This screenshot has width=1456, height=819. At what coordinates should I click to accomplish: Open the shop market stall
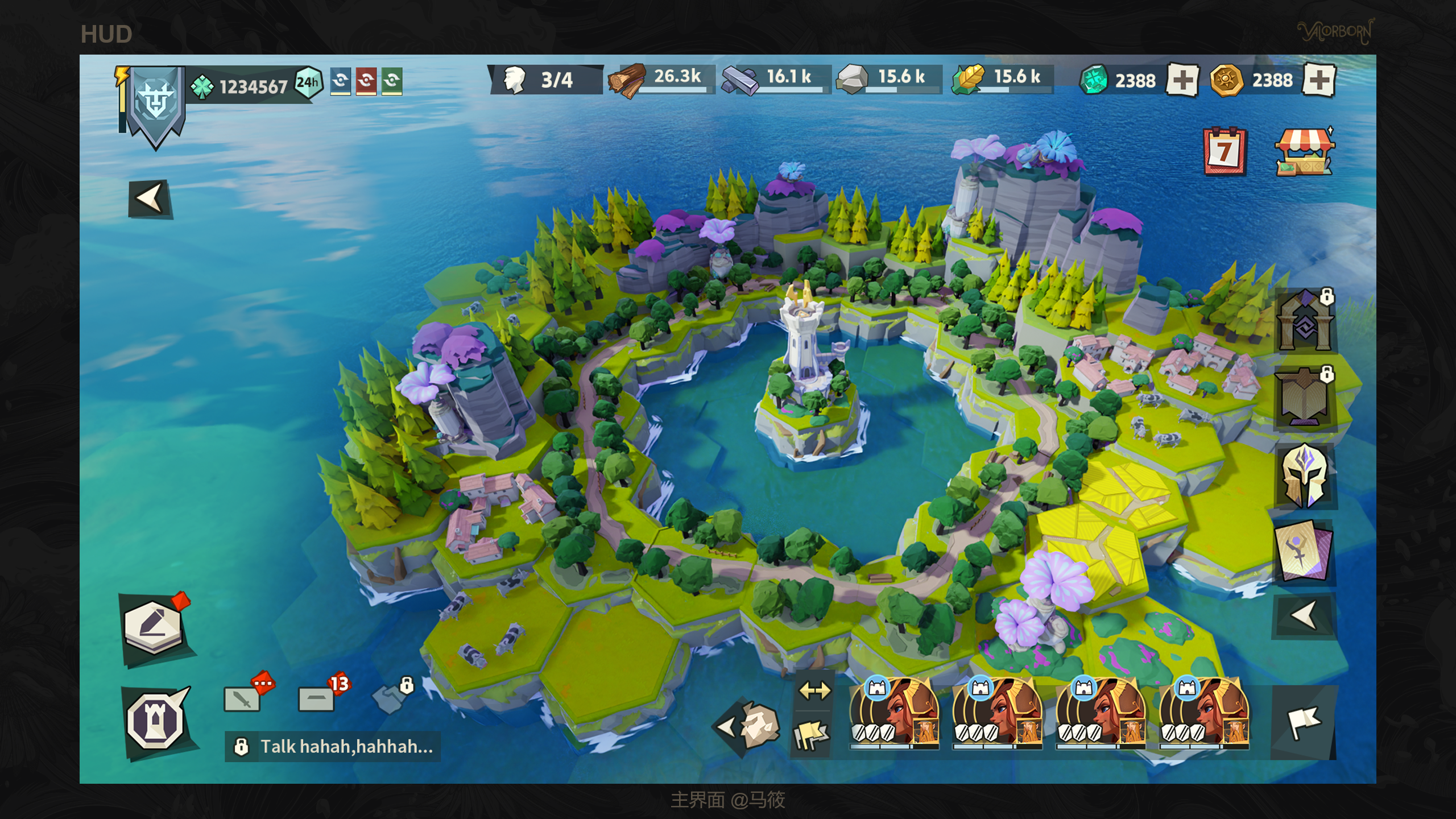click(1304, 151)
